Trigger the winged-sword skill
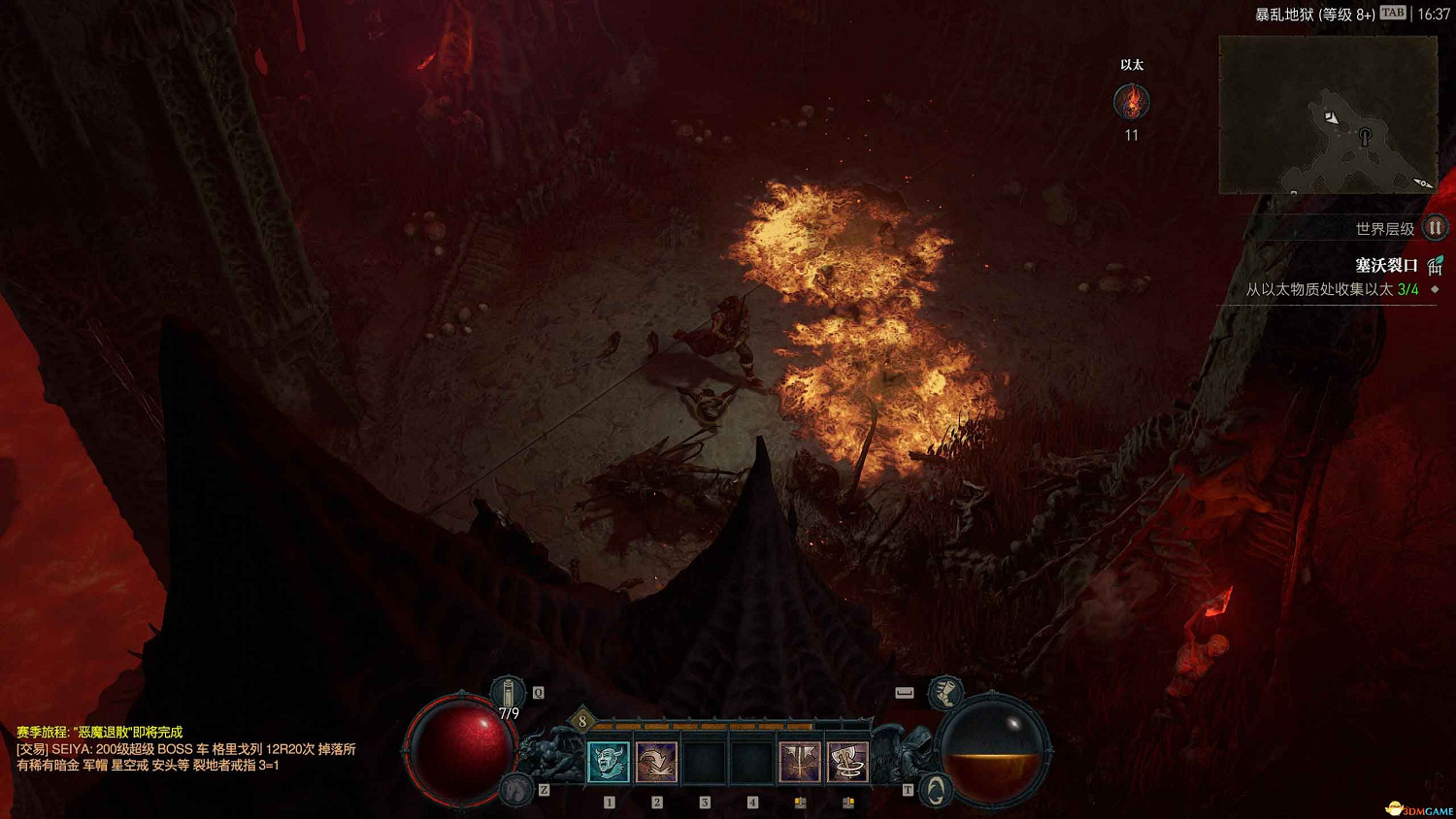This screenshot has width=1456, height=819. point(800,762)
